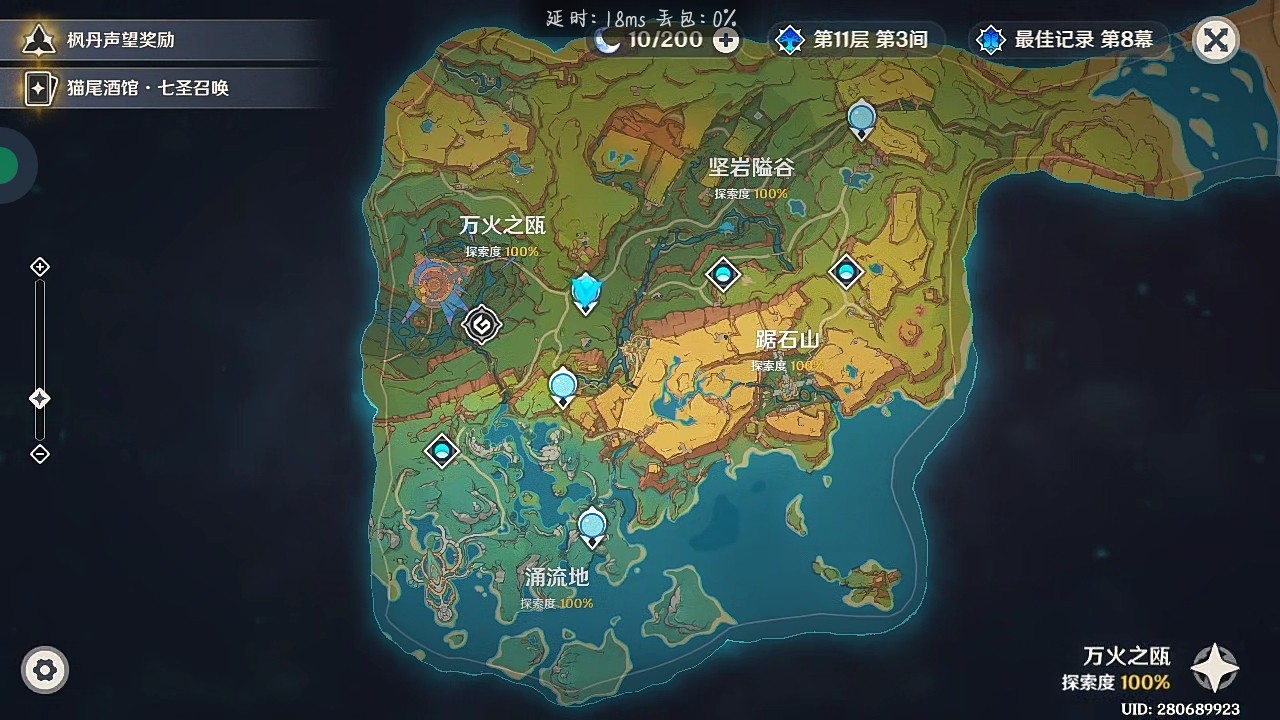The width and height of the screenshot is (1280, 720).
Task: Open map settings via the gear icon
Action: point(45,670)
